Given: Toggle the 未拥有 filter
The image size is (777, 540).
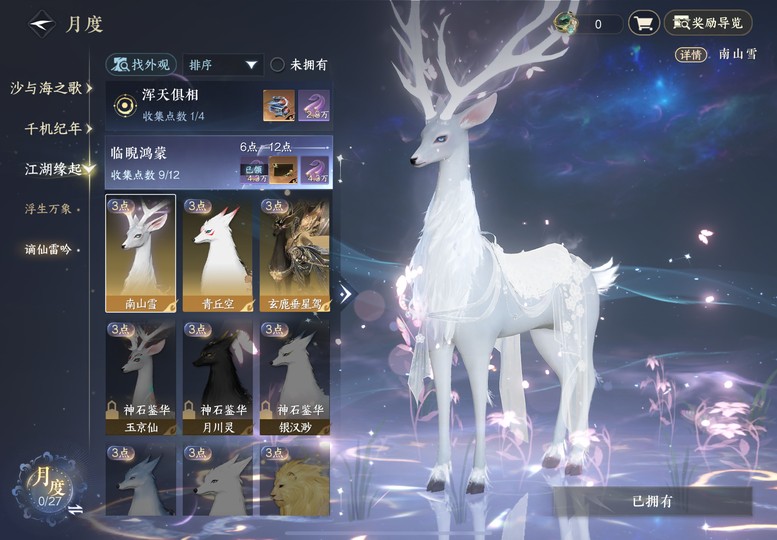Looking at the screenshot, I should (x=299, y=65).
